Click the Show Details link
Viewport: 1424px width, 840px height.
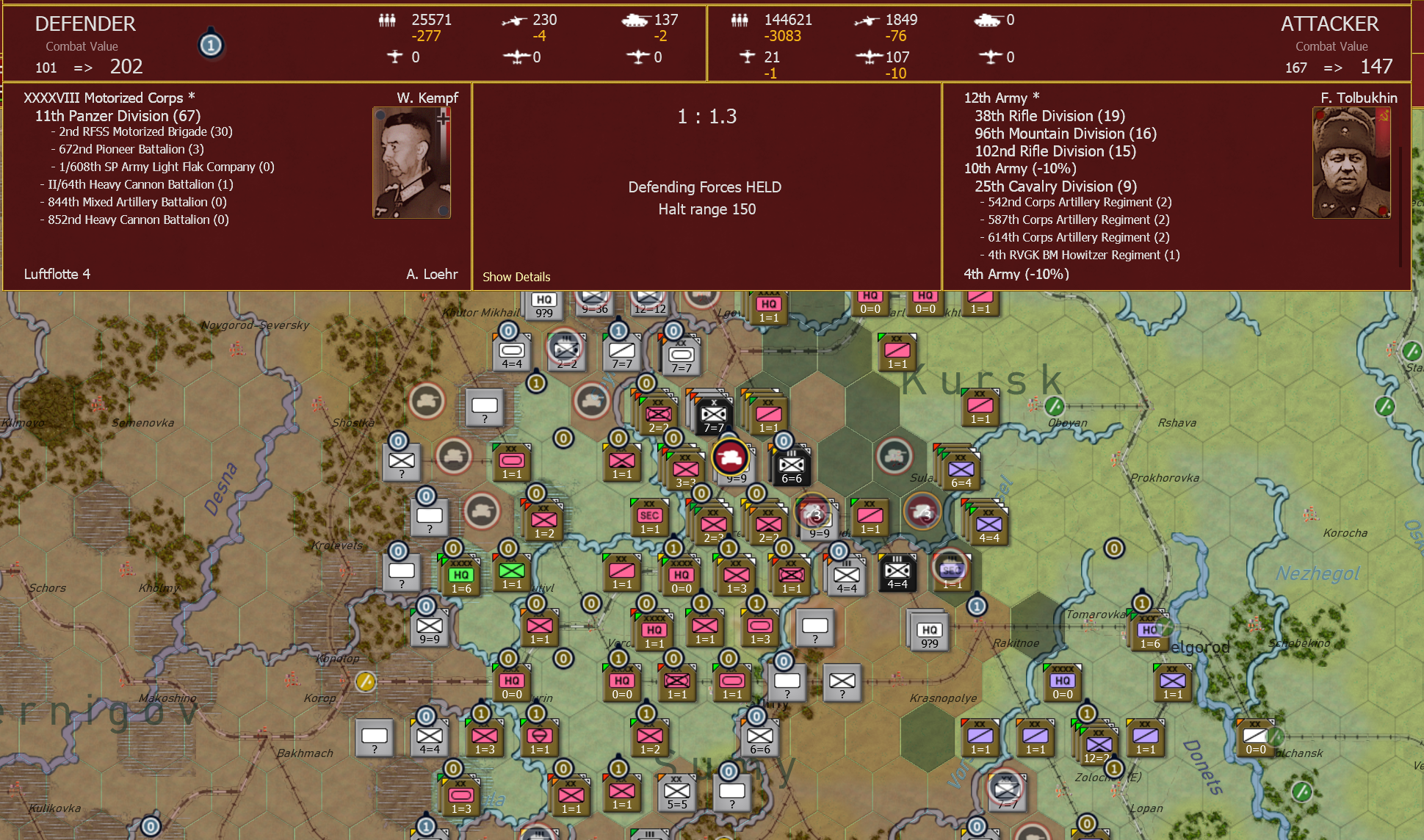click(516, 277)
